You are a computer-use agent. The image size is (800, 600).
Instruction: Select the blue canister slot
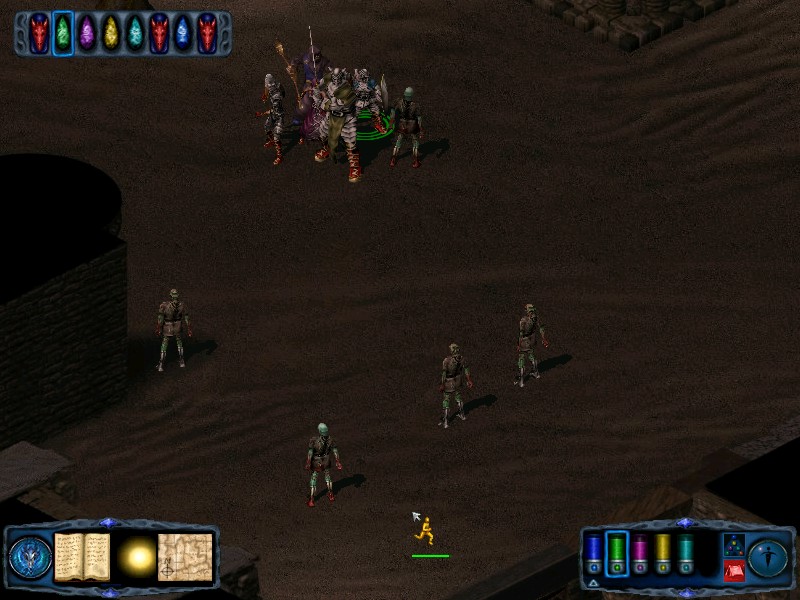point(594,553)
